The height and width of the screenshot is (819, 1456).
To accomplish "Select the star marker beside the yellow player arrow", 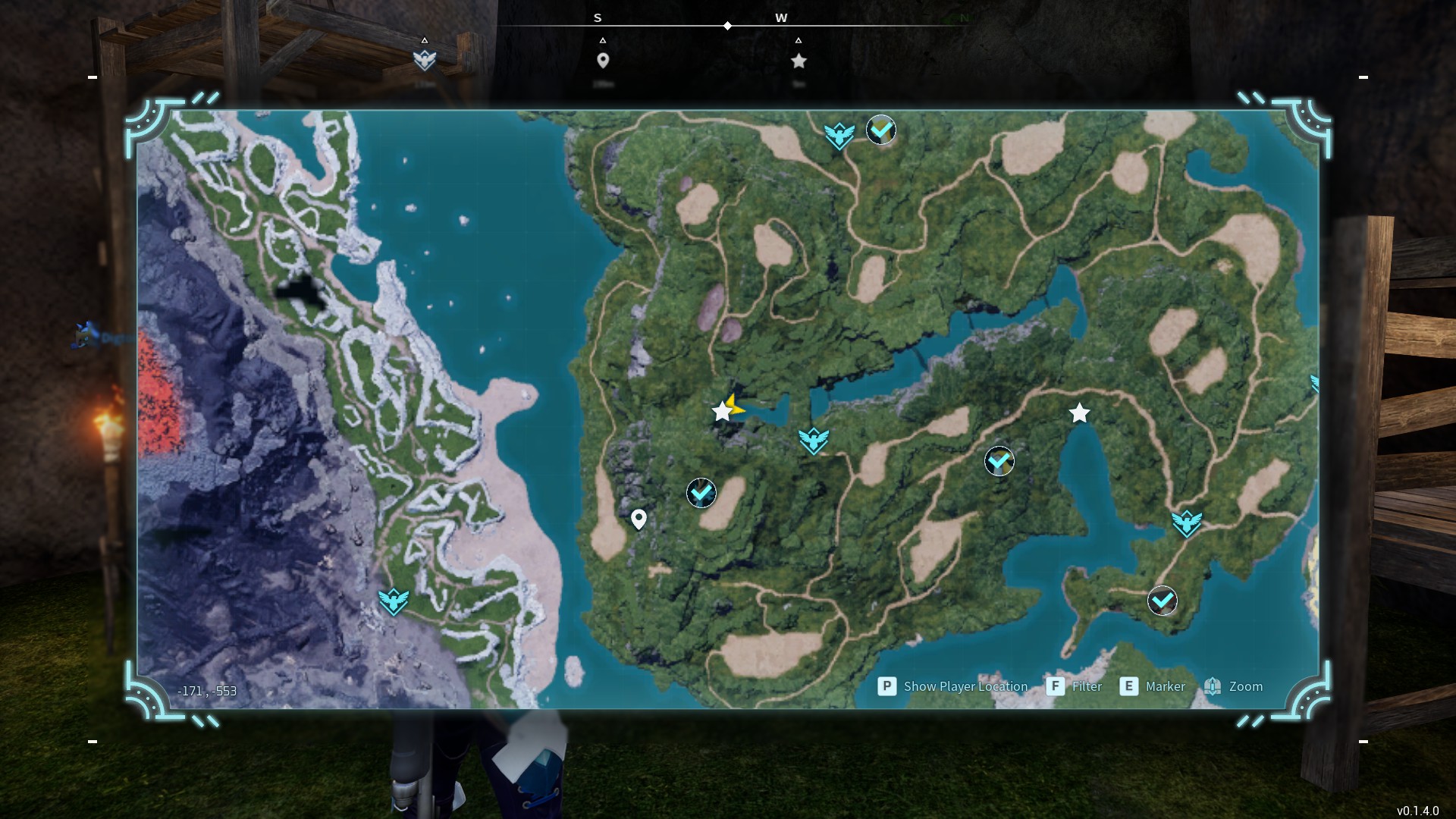I will pyautogui.click(x=721, y=412).
